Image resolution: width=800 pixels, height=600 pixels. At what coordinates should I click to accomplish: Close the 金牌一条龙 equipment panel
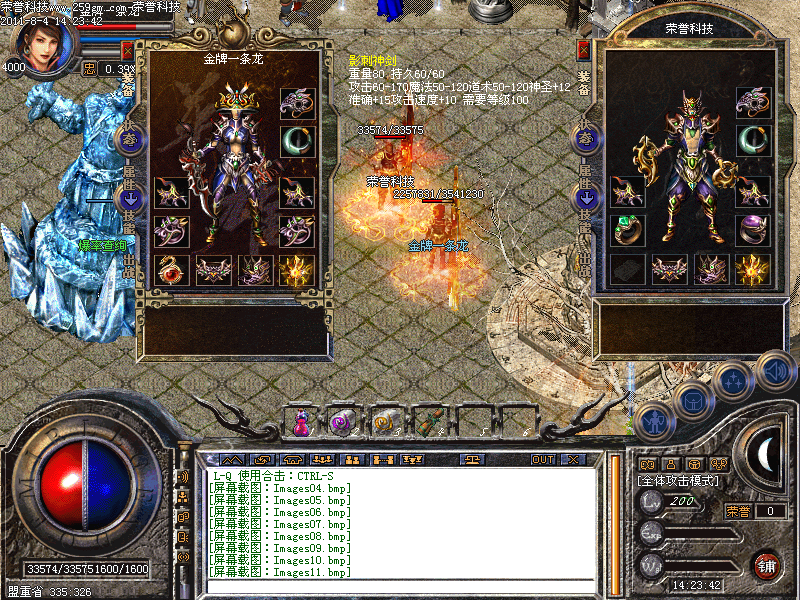click(x=127, y=50)
